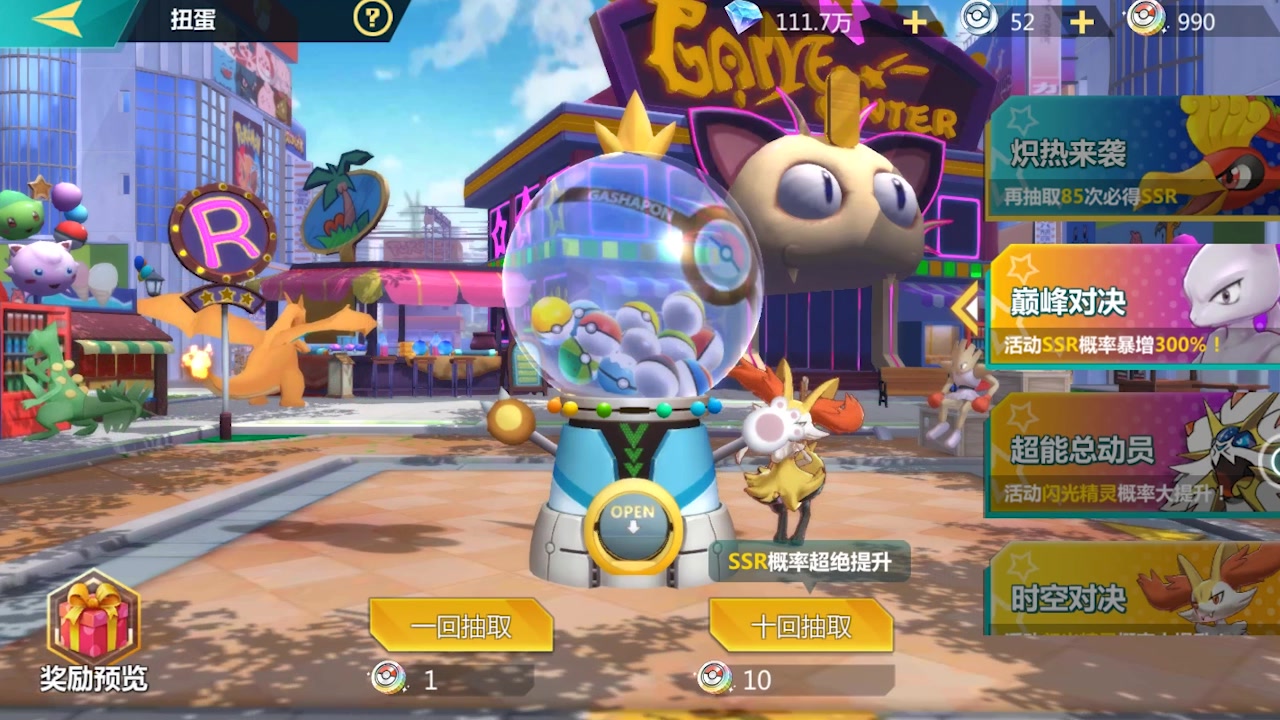Add more gacha balls with the plus button
Viewport: 1280px width, 720px height.
(1081, 22)
